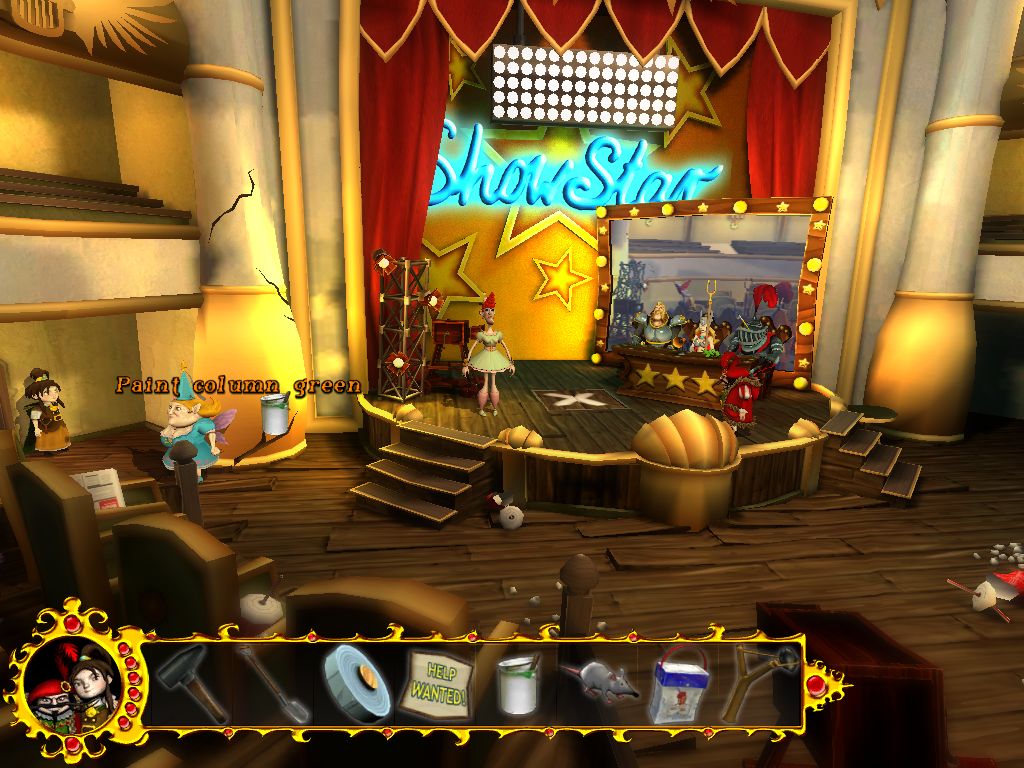The height and width of the screenshot is (768, 1024).
Task: Choose the blue and white box item
Action: pyautogui.click(x=679, y=686)
